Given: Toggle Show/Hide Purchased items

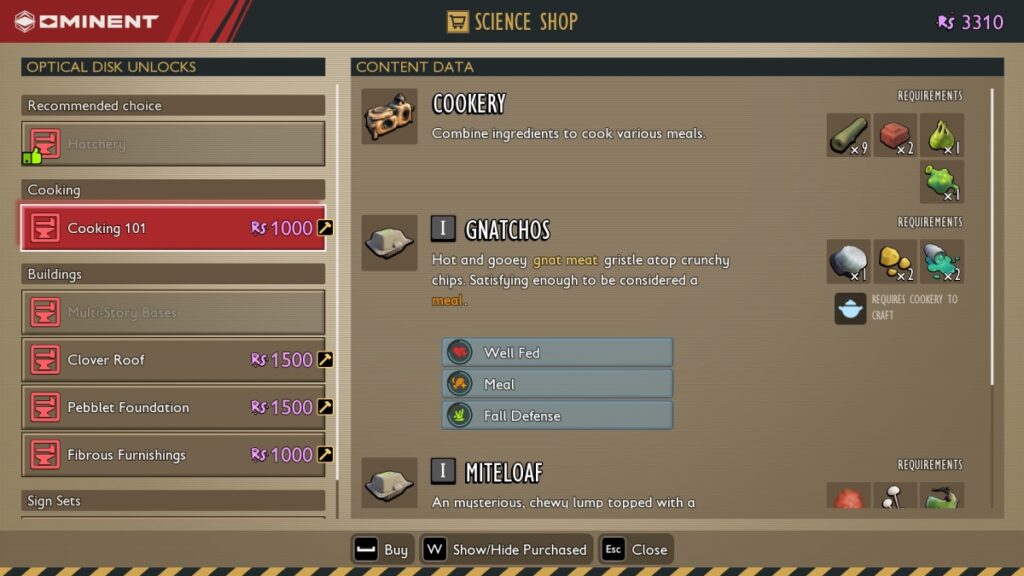Looking at the screenshot, I should pyautogui.click(x=507, y=549).
